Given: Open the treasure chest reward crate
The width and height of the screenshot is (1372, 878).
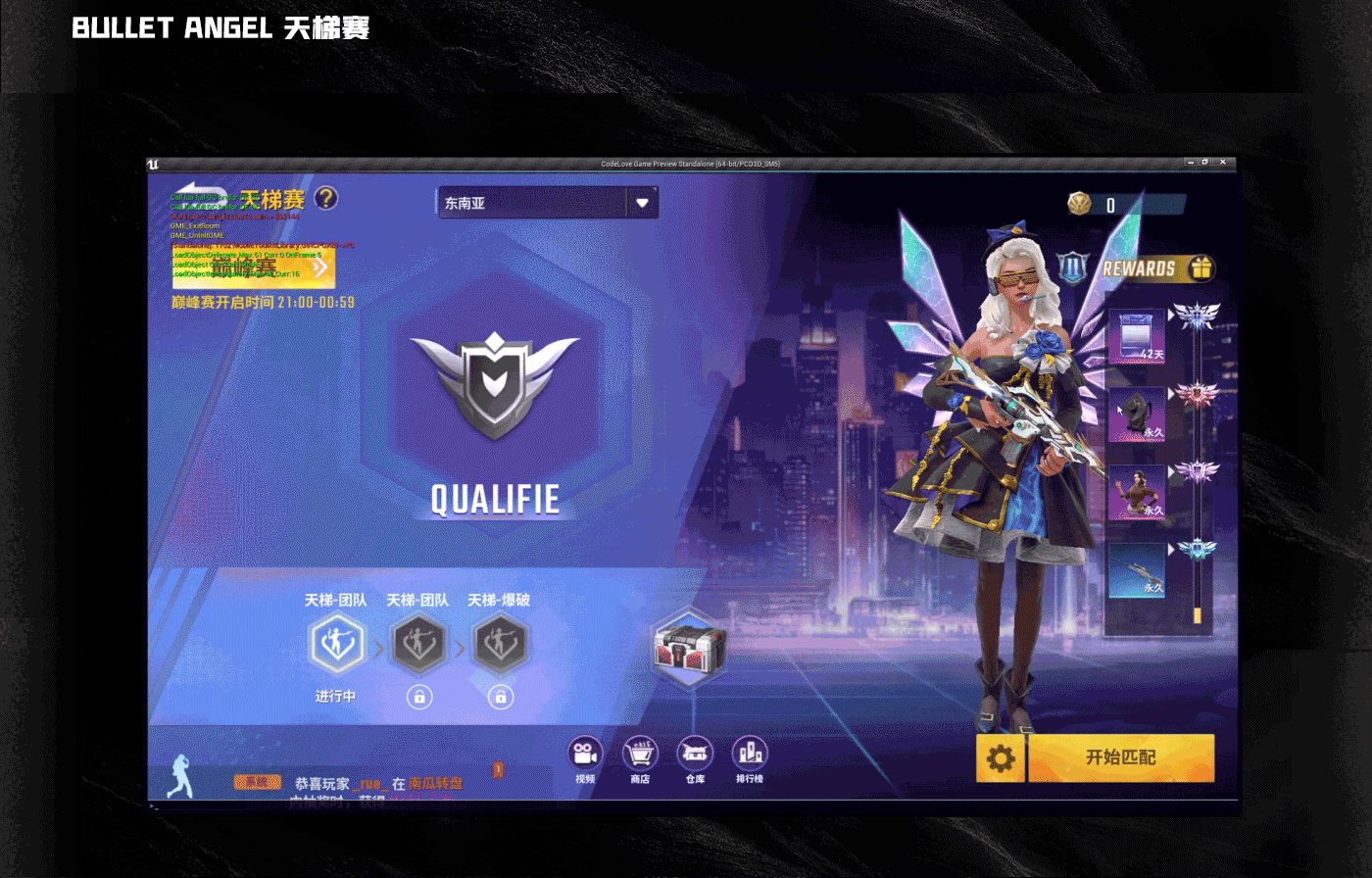Looking at the screenshot, I should pyautogui.click(x=688, y=648).
